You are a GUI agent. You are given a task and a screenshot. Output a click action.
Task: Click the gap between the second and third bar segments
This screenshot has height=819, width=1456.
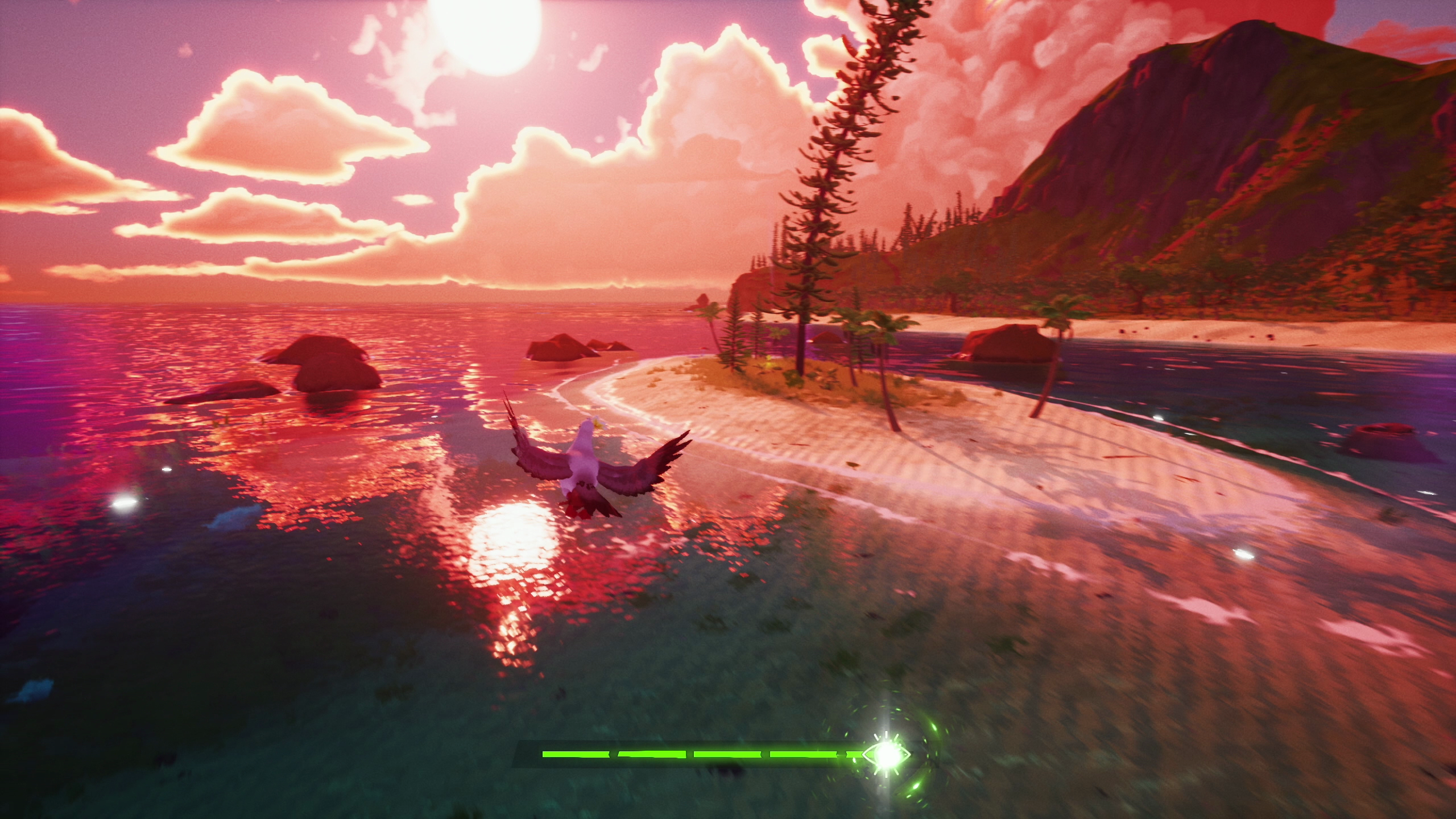tap(690, 754)
